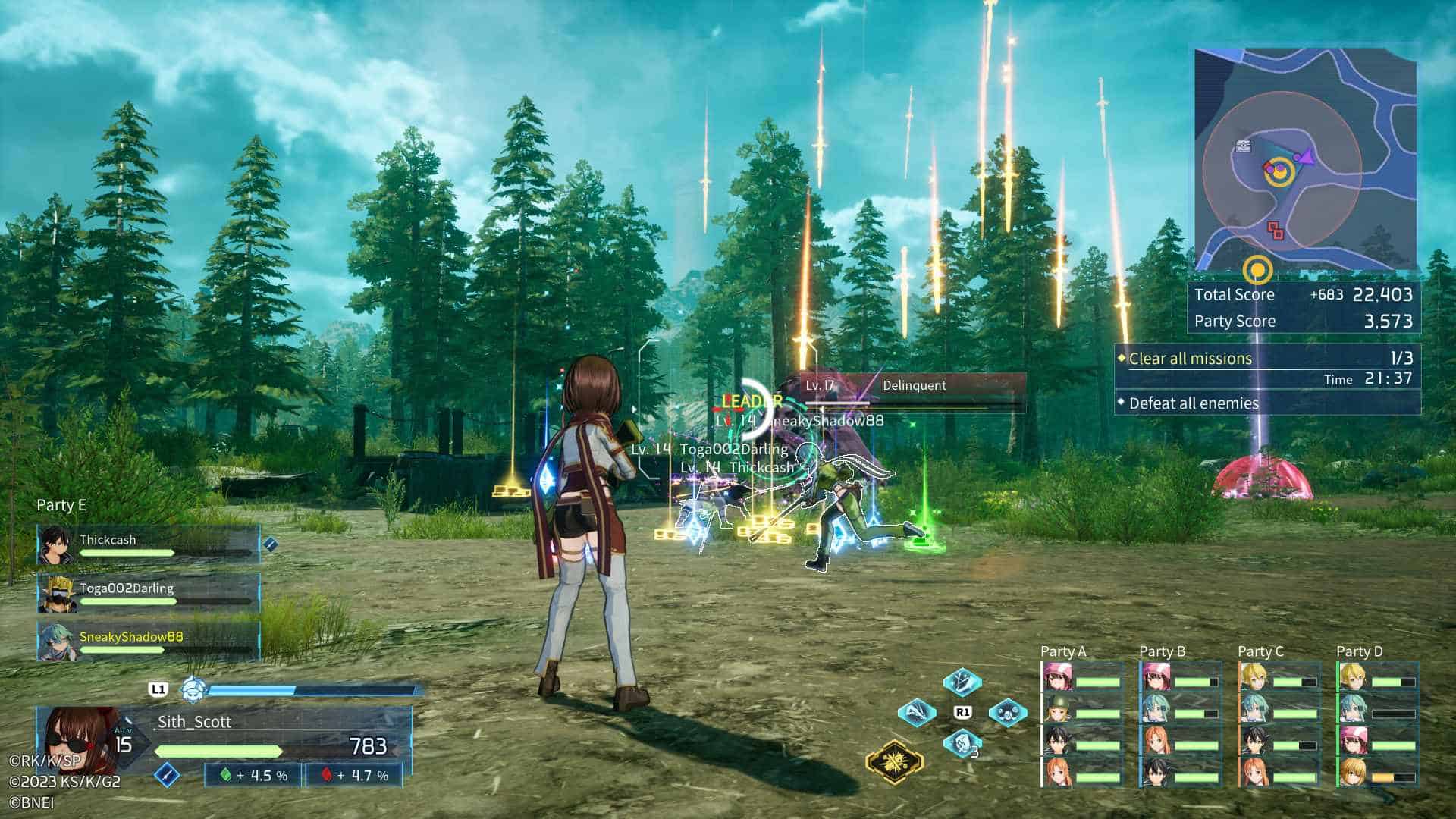Click the green buff percentage indicator
Viewport: 1456px width, 819px height.
(253, 775)
